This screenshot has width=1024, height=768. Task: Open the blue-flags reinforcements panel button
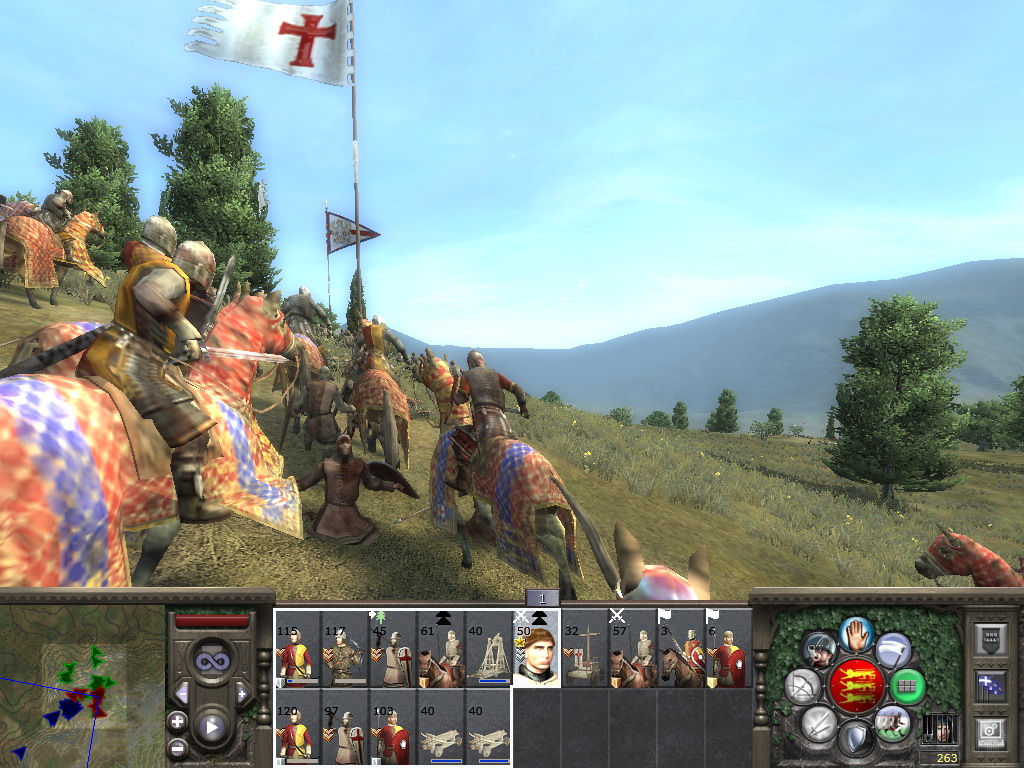point(991,685)
